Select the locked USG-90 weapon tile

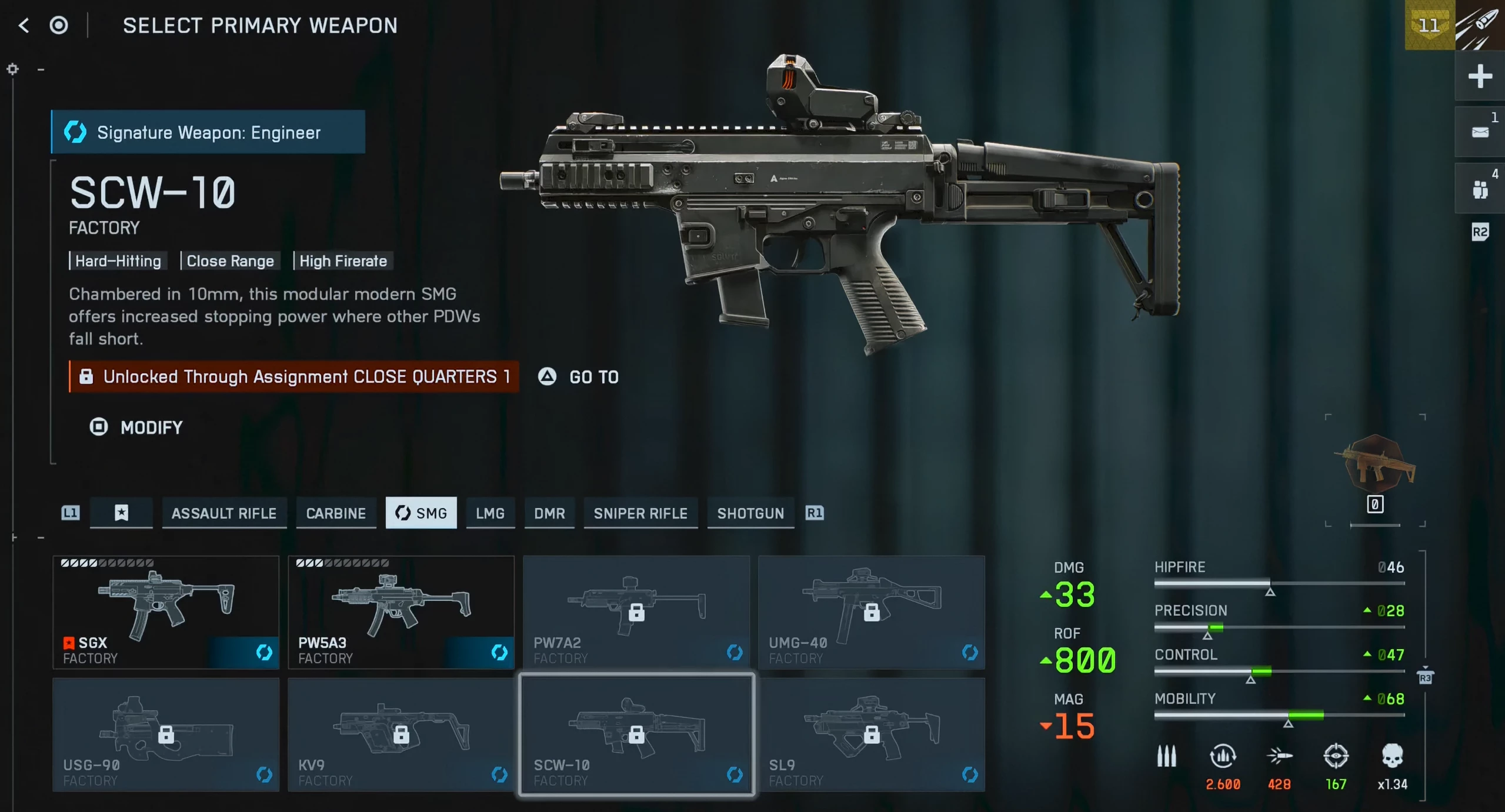[x=166, y=734]
